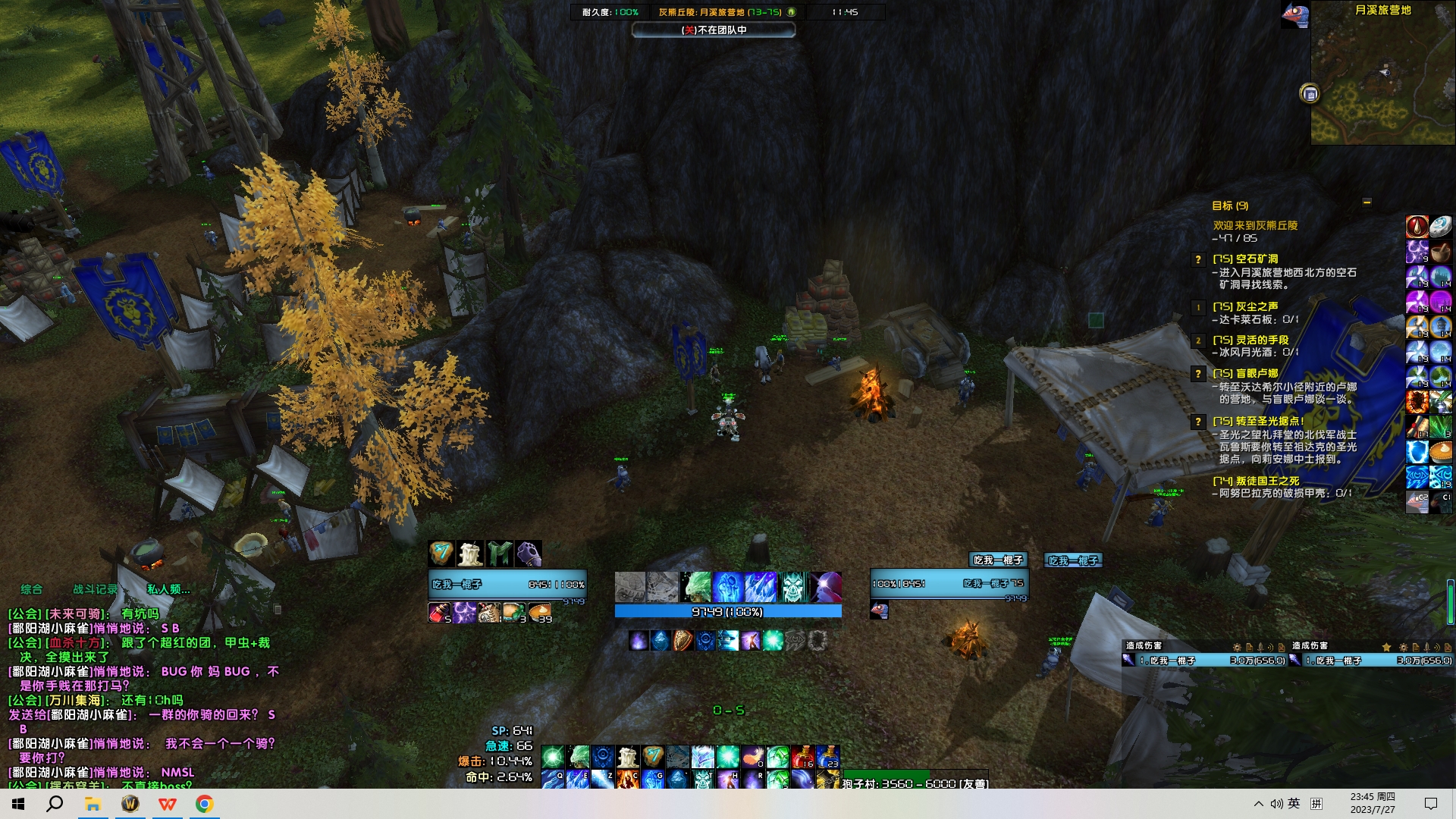Image resolution: width=1456 pixels, height=819 pixels.
Task: Switch to the 综合 chat tab
Action: pos(32,589)
